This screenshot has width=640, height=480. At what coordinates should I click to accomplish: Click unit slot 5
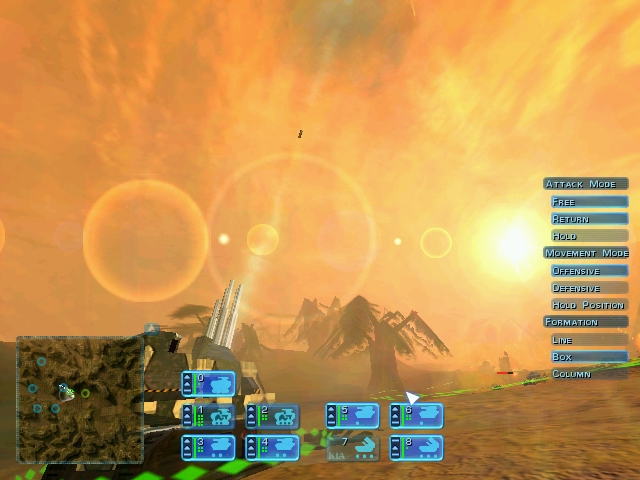tap(353, 416)
